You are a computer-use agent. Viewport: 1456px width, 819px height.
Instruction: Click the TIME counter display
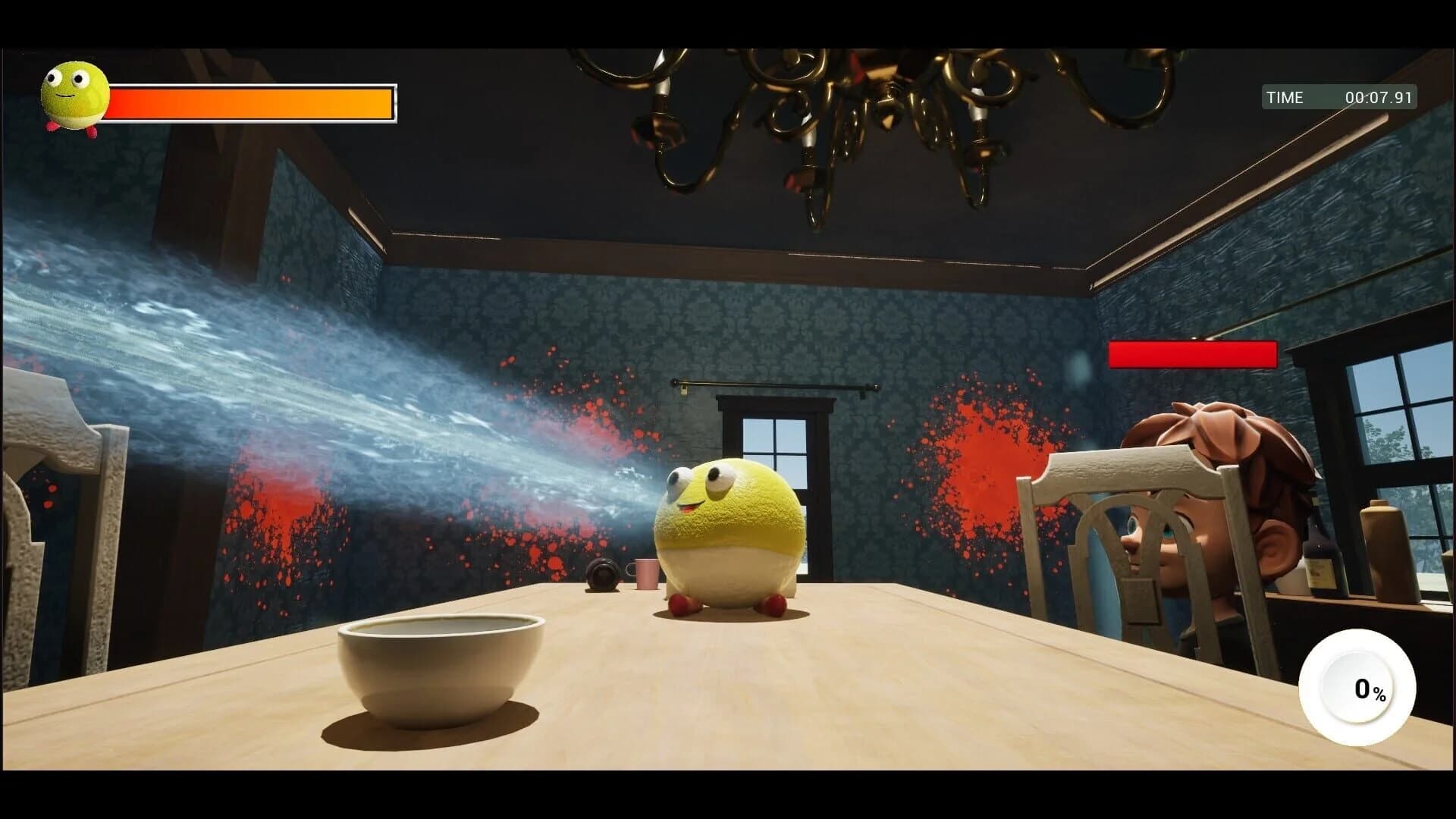[x=1285, y=97]
